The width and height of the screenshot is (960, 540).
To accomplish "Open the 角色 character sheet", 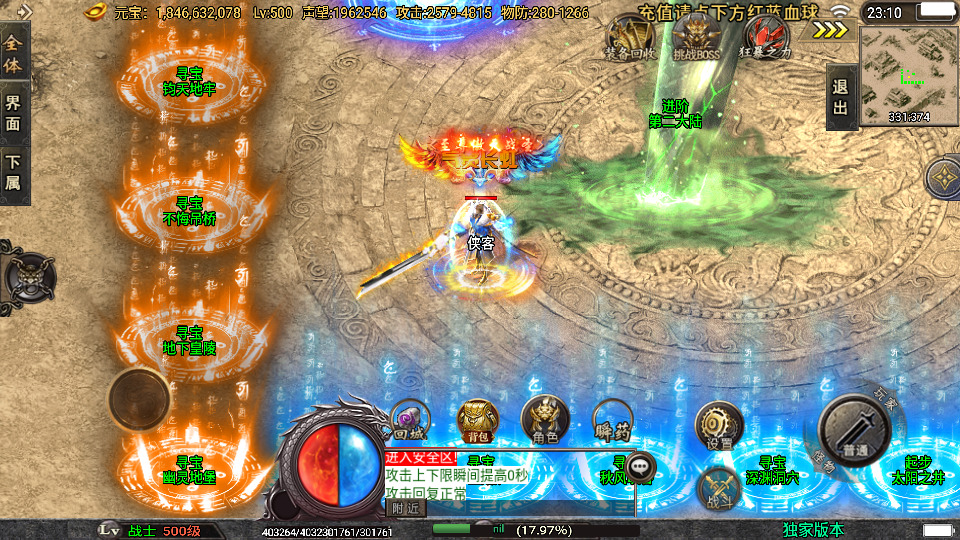I will coord(545,420).
